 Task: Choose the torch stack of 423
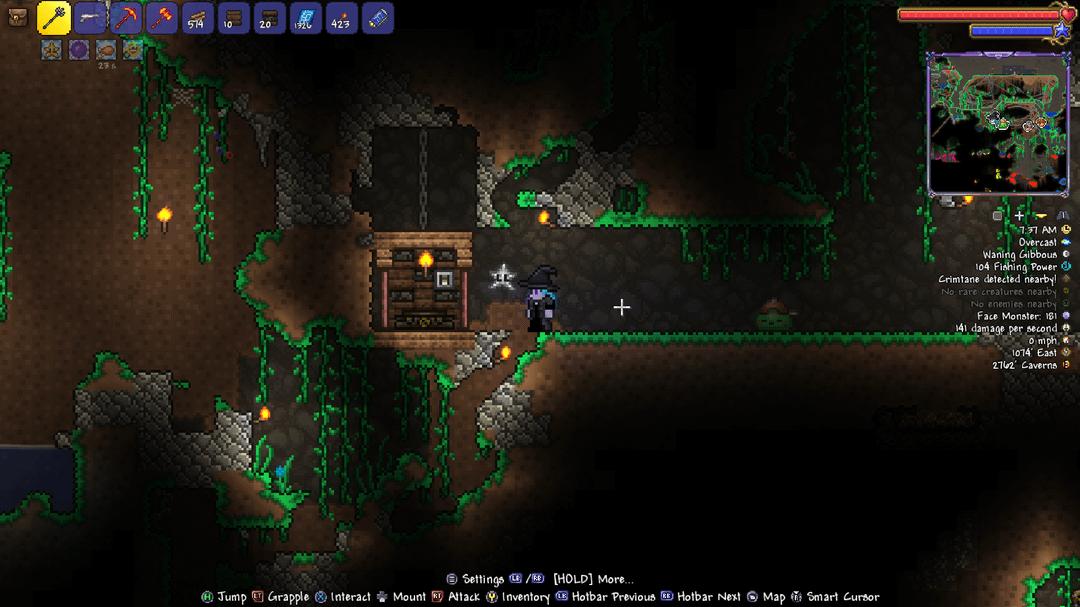(342, 18)
